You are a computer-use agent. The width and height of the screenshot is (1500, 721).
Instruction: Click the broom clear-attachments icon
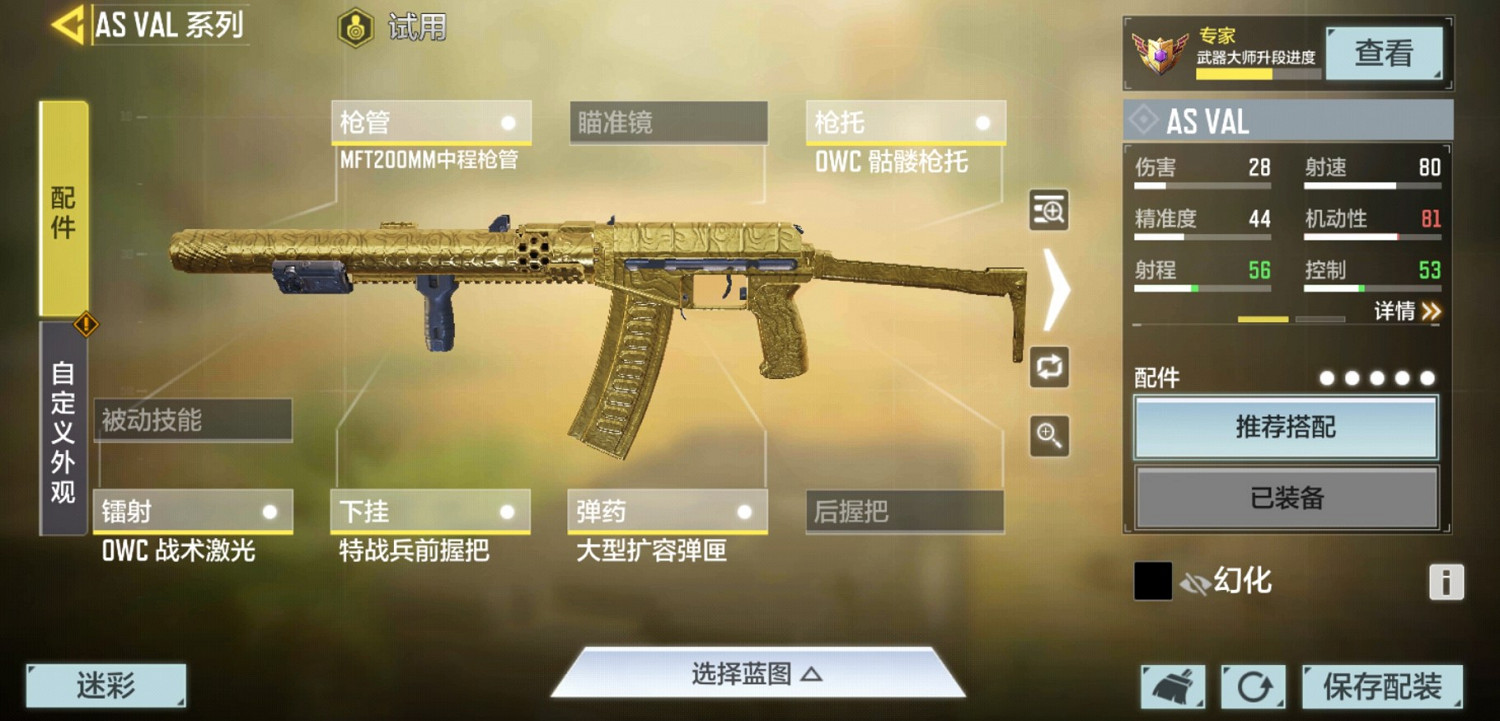[x=1172, y=687]
